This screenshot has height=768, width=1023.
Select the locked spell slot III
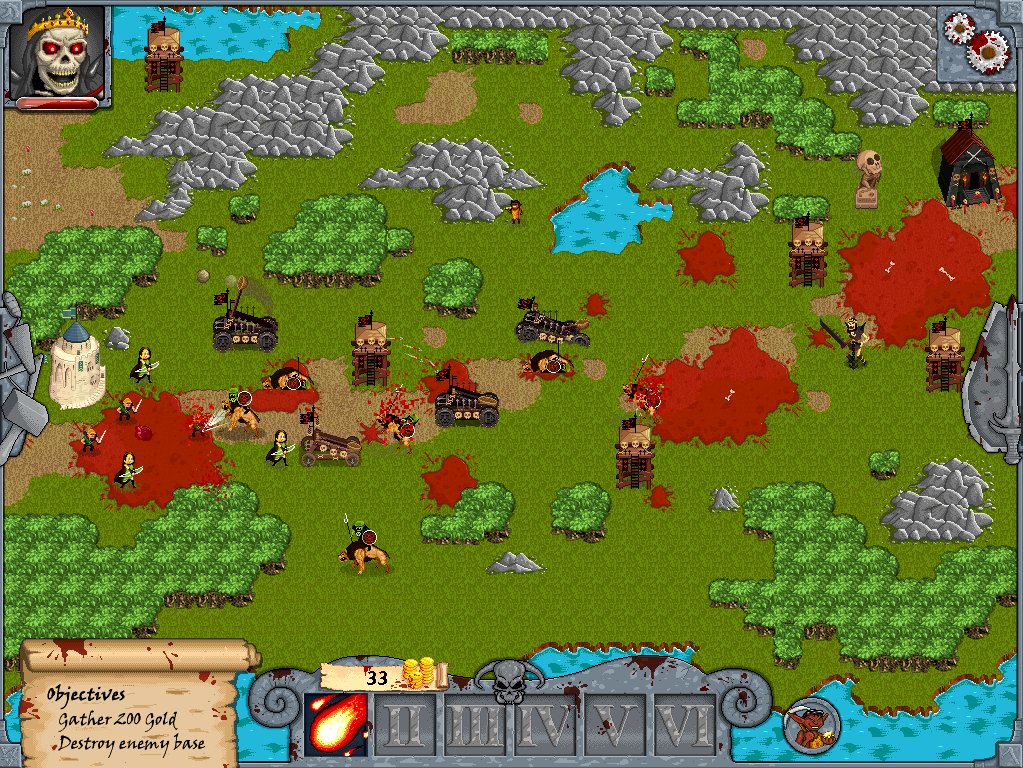[474, 725]
